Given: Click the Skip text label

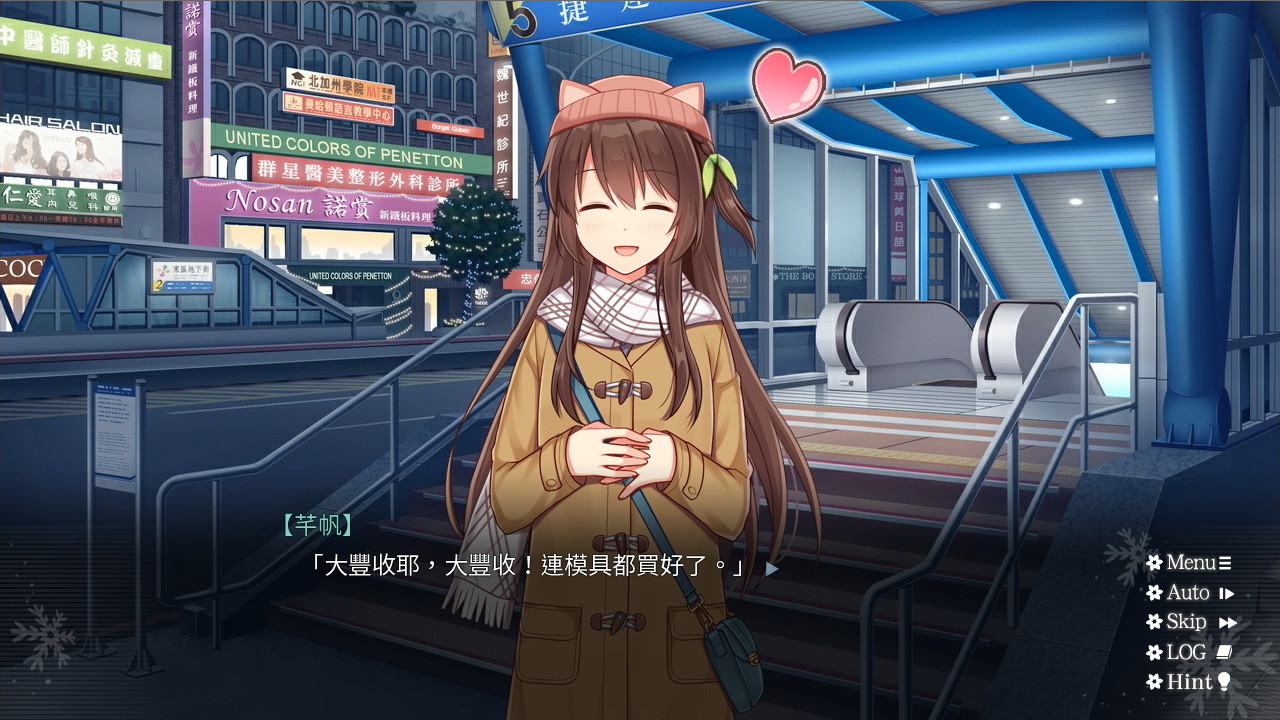Looking at the screenshot, I should tap(1186, 621).
